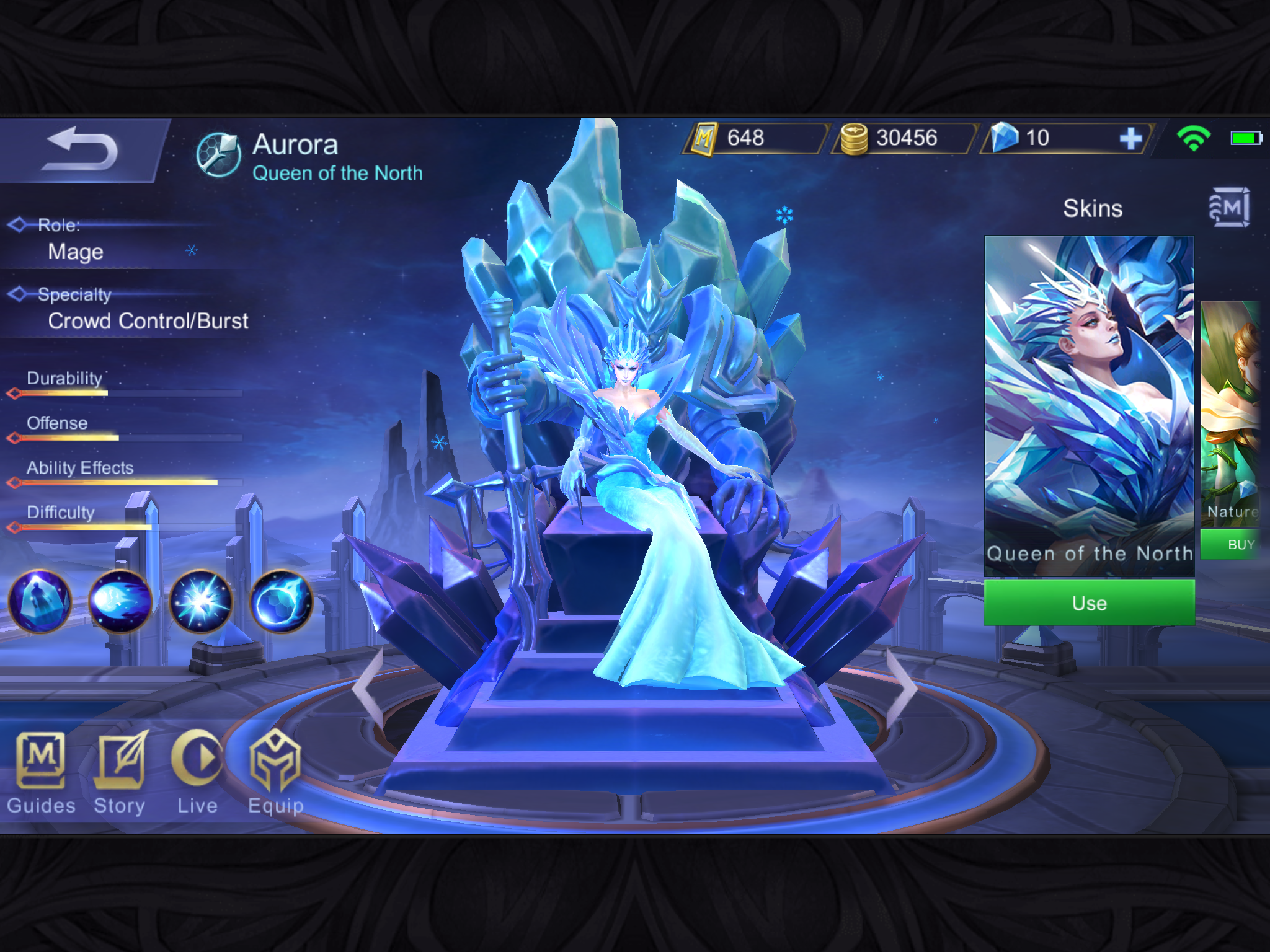The height and width of the screenshot is (952, 1270).
Task: Open the Equip builds menu
Action: click(x=275, y=772)
